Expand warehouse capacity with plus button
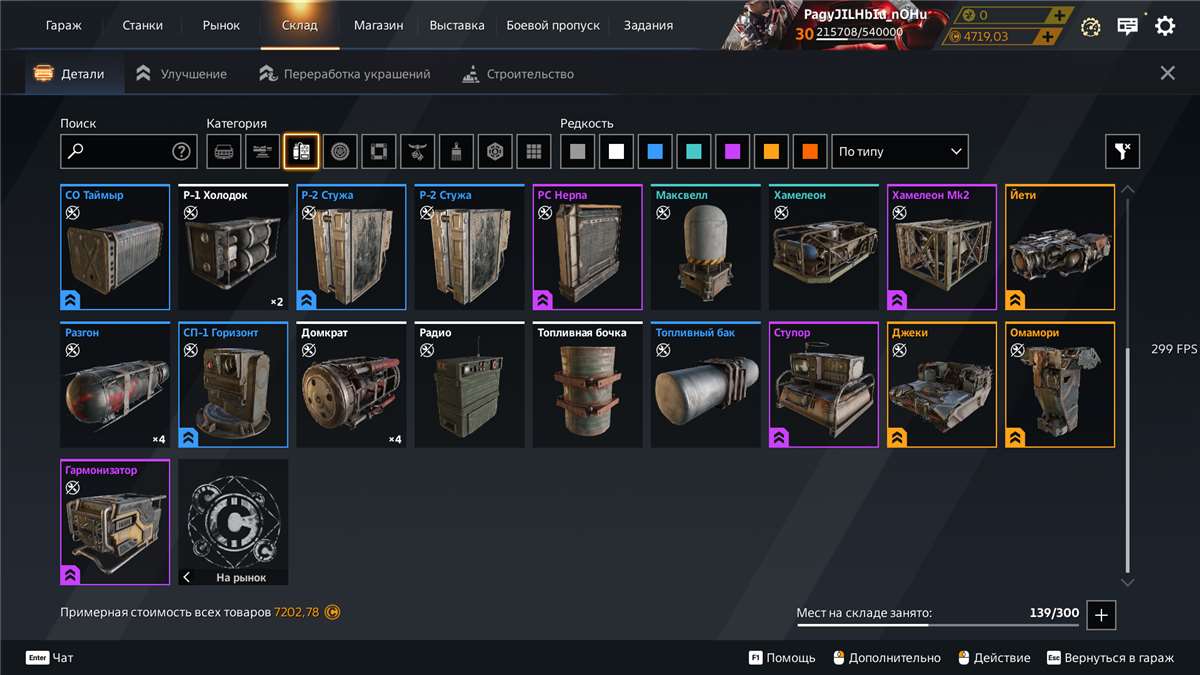Image resolution: width=1200 pixels, height=675 pixels. tap(1101, 615)
